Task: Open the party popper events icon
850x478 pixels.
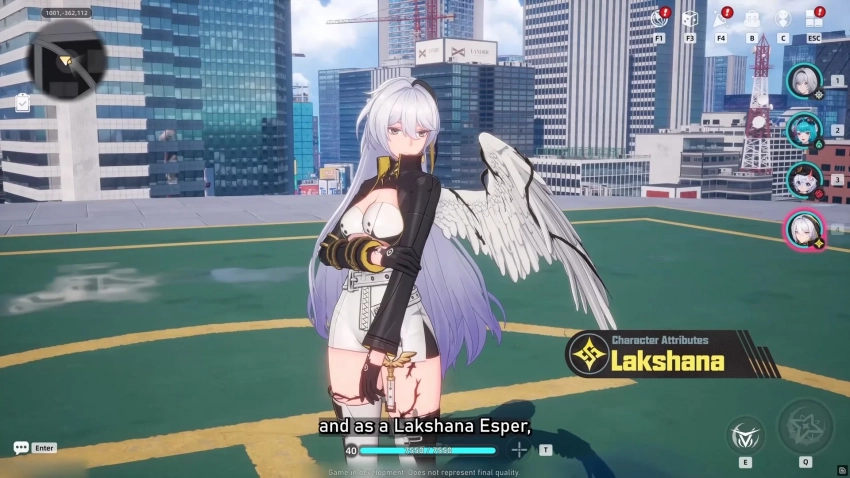Action: coord(721,20)
